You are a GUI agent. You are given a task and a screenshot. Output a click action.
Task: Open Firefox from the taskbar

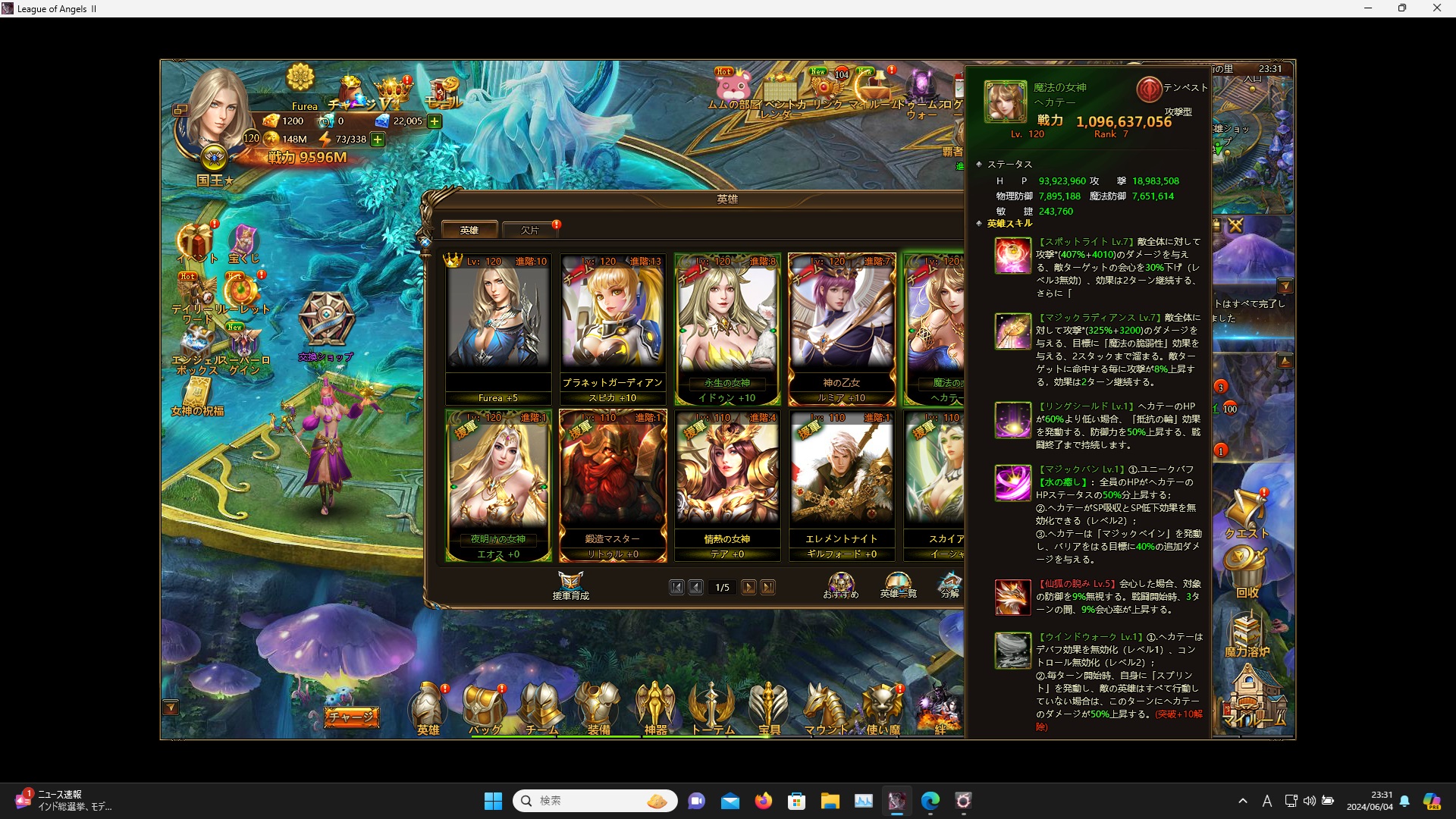click(764, 800)
